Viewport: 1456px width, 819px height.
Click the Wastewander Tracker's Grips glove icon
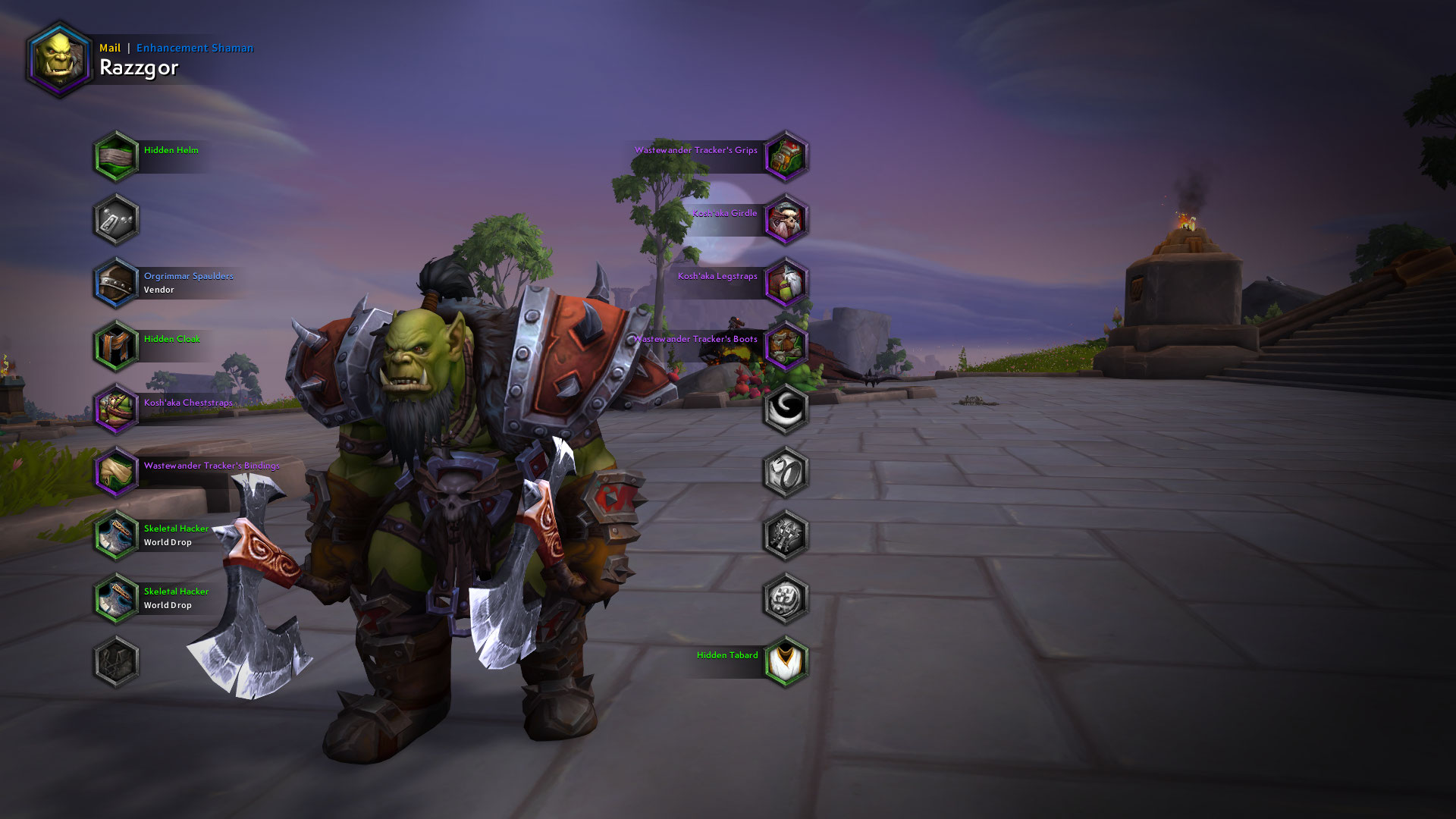click(x=785, y=155)
